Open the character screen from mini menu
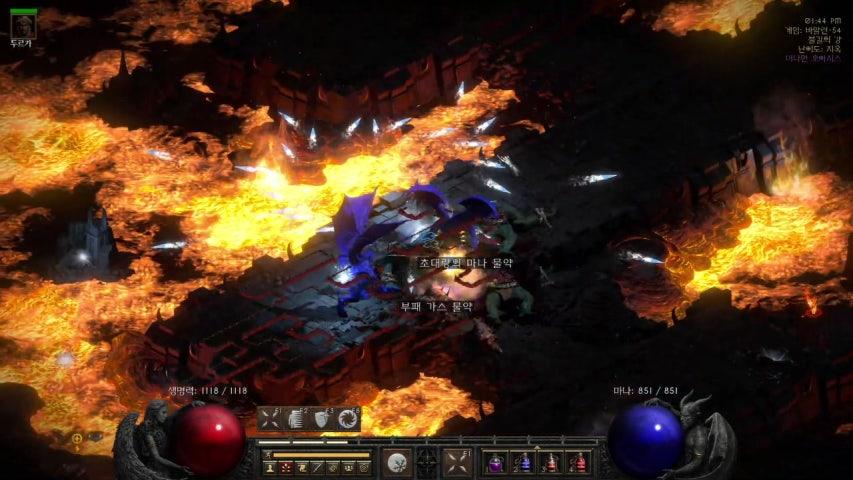 pyautogui.click(x=270, y=467)
